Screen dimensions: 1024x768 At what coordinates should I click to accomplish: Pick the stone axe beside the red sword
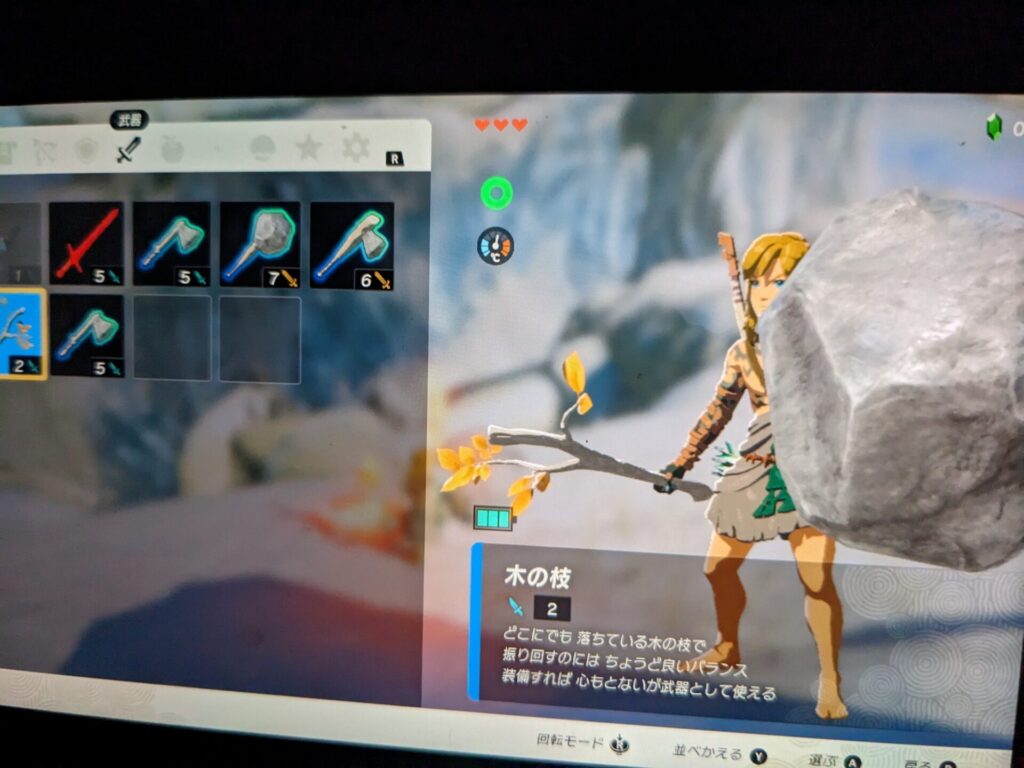click(171, 243)
